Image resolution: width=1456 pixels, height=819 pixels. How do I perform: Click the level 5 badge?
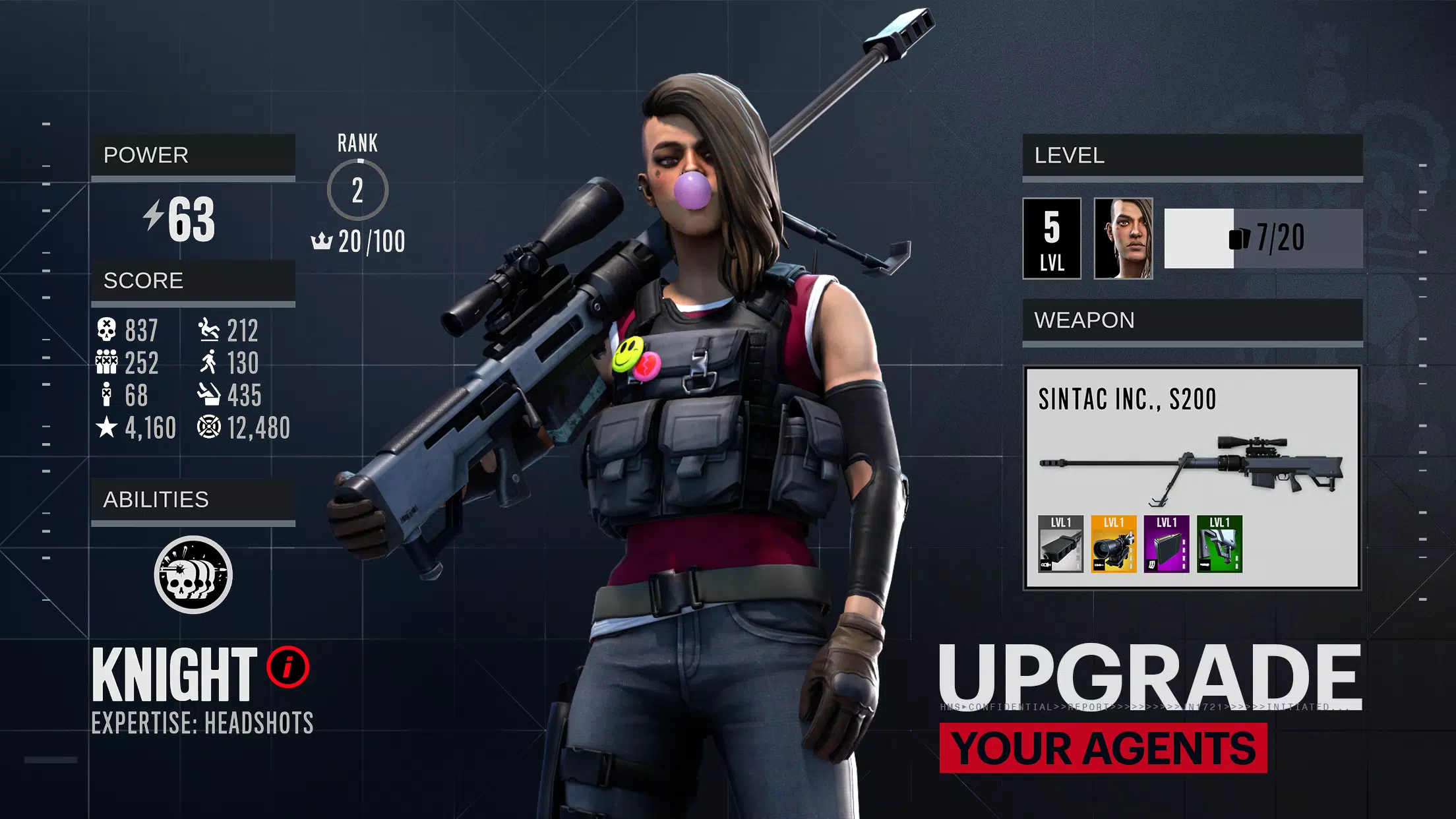[x=1052, y=239]
